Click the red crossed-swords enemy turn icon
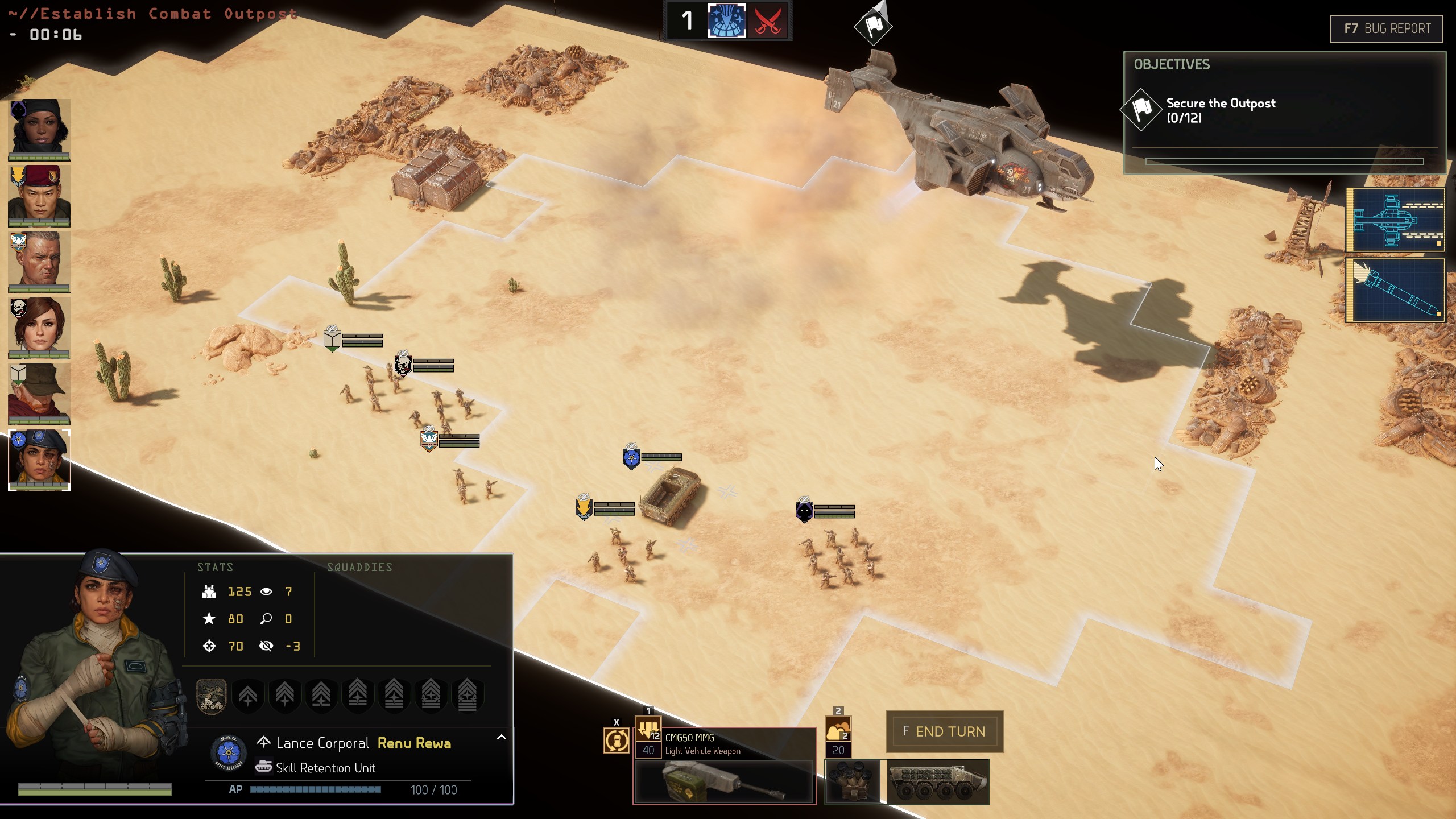The image size is (1456, 819). [x=767, y=21]
